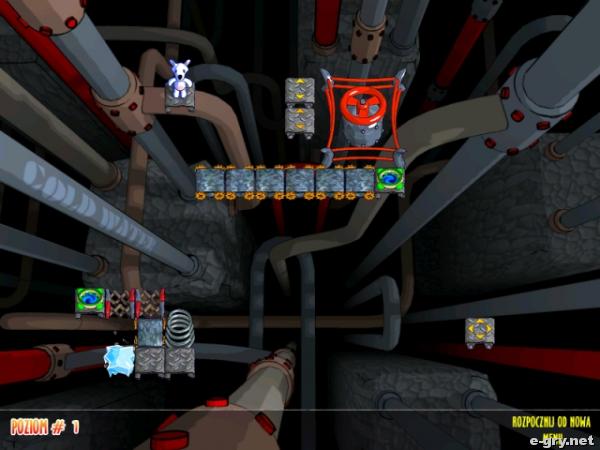Open the Menu below the restart option
The height and width of the screenshot is (450, 600).
point(551,435)
